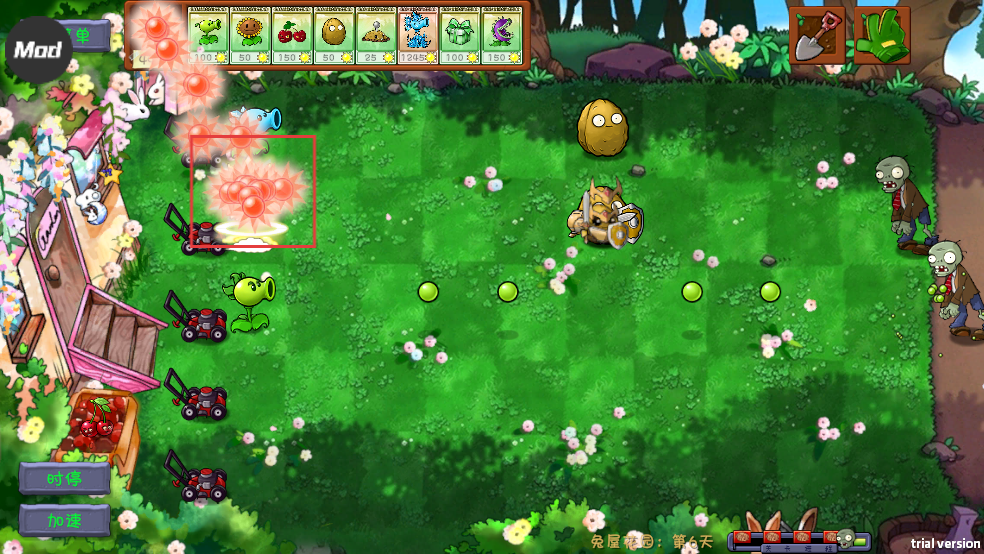Image resolution: width=984 pixels, height=554 pixels.
Task: Choose the Potato Mine seed card
Action: pyautogui.click(x=376, y=35)
